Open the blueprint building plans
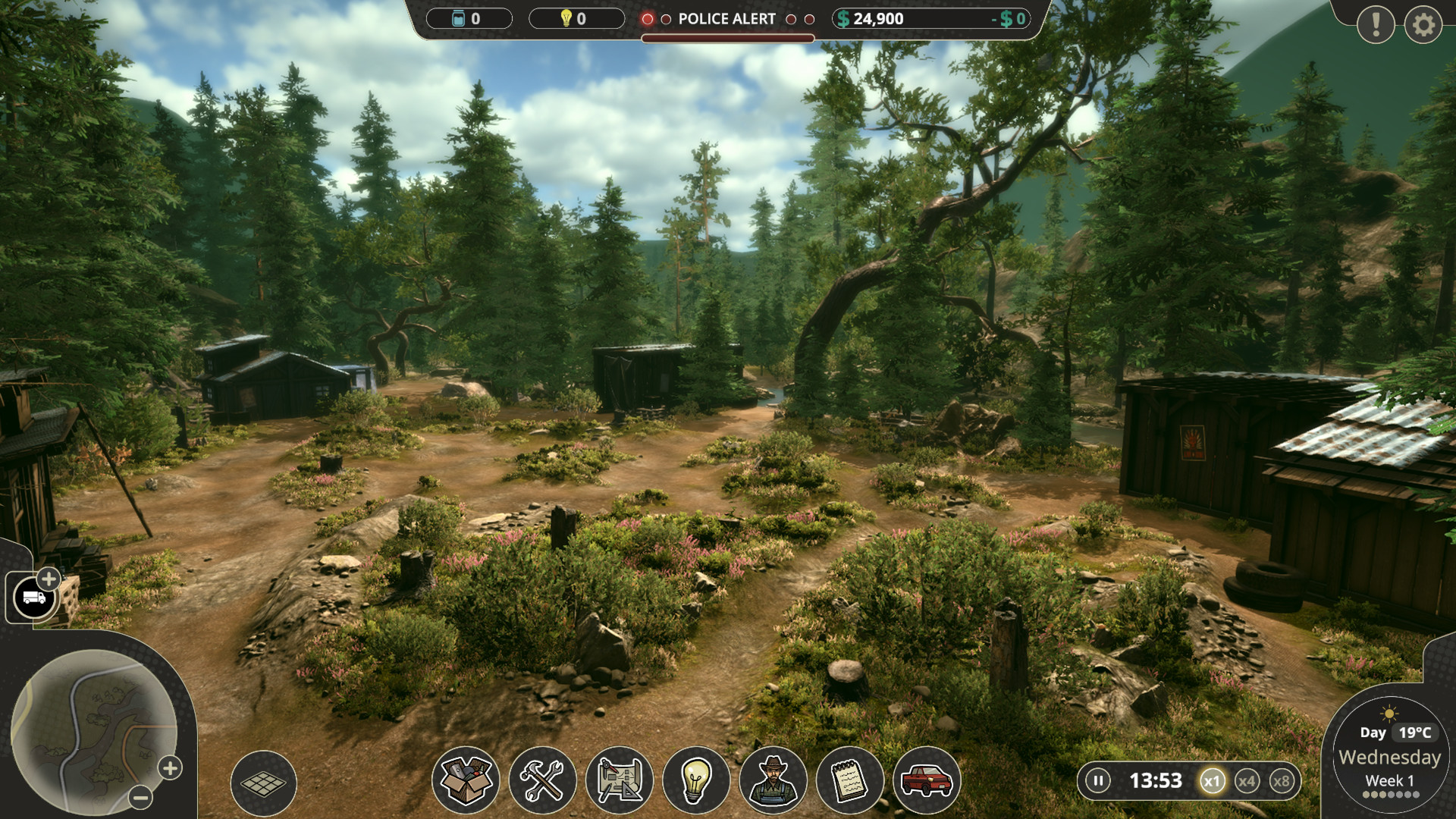 (x=620, y=780)
